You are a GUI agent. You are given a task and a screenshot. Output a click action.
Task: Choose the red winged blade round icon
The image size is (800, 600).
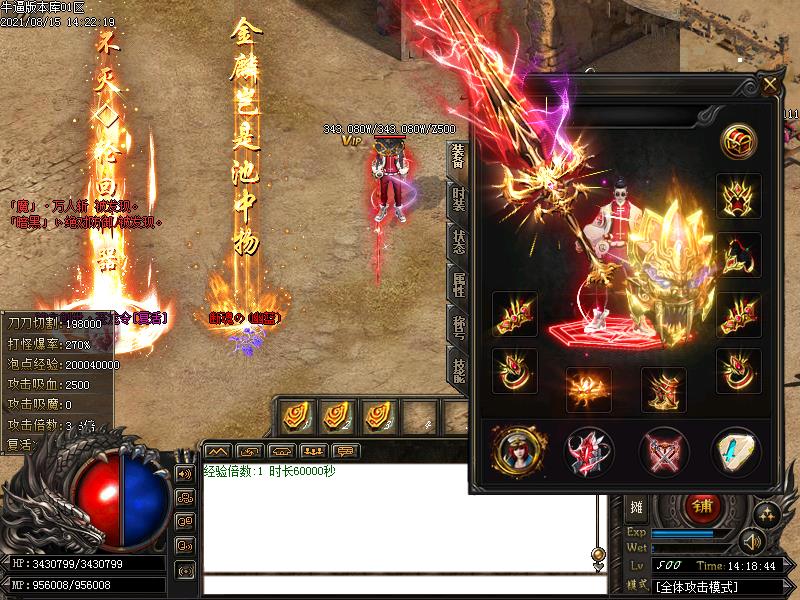point(588,450)
